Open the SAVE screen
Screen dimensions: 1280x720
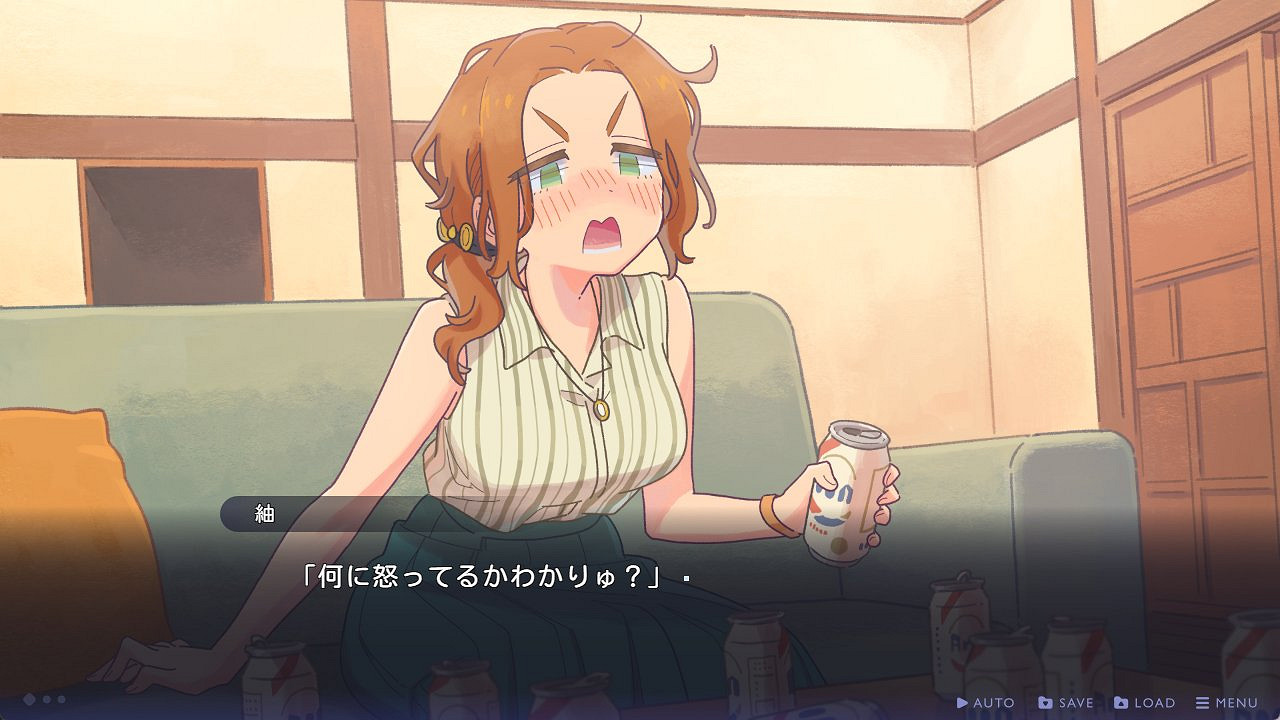[x=1060, y=702]
